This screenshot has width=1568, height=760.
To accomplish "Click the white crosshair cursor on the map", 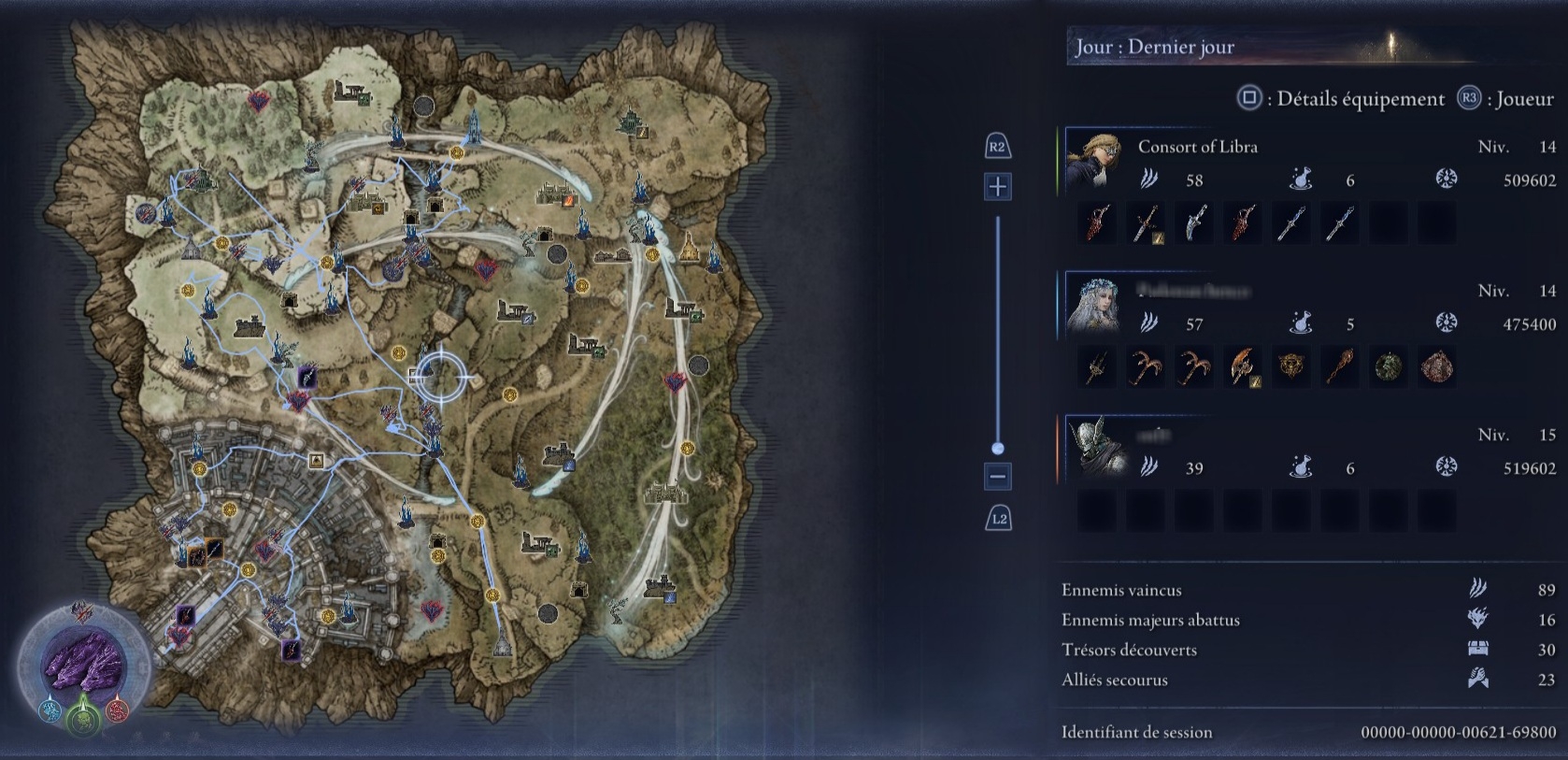I will 441,377.
